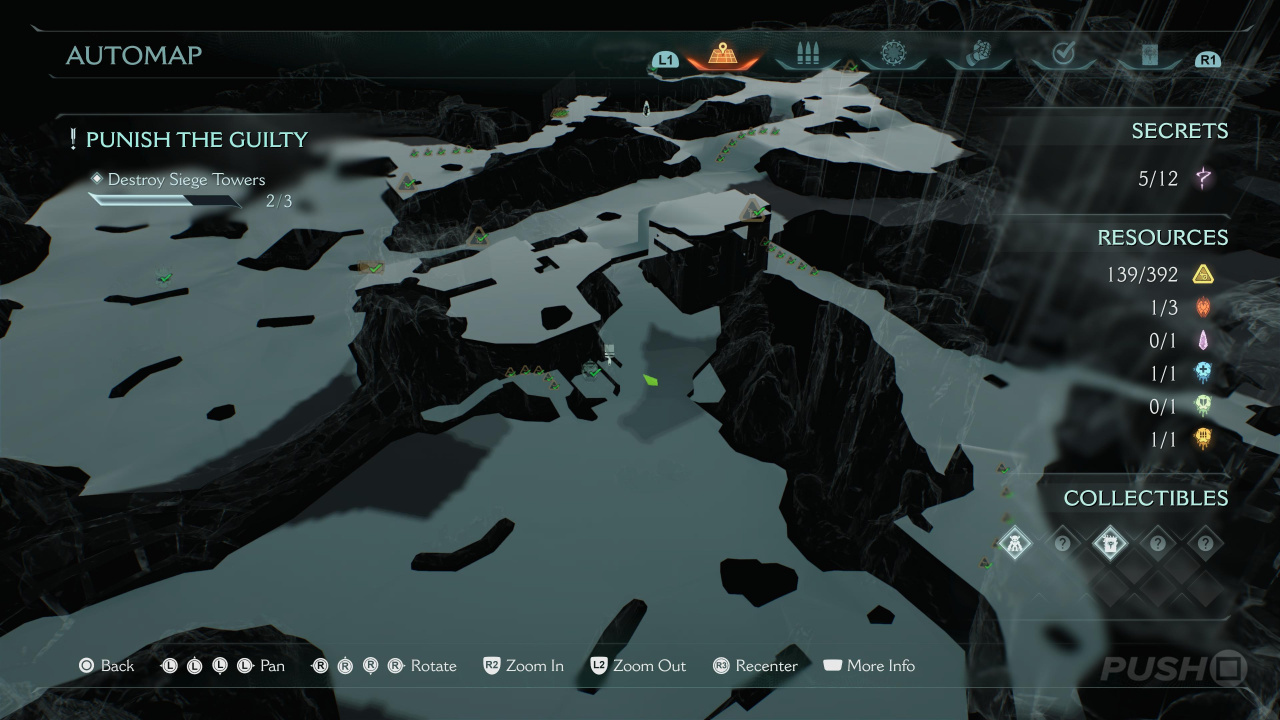This screenshot has width=1280, height=720.
Task: Select the collected codex page collectible
Action: pos(1110,543)
